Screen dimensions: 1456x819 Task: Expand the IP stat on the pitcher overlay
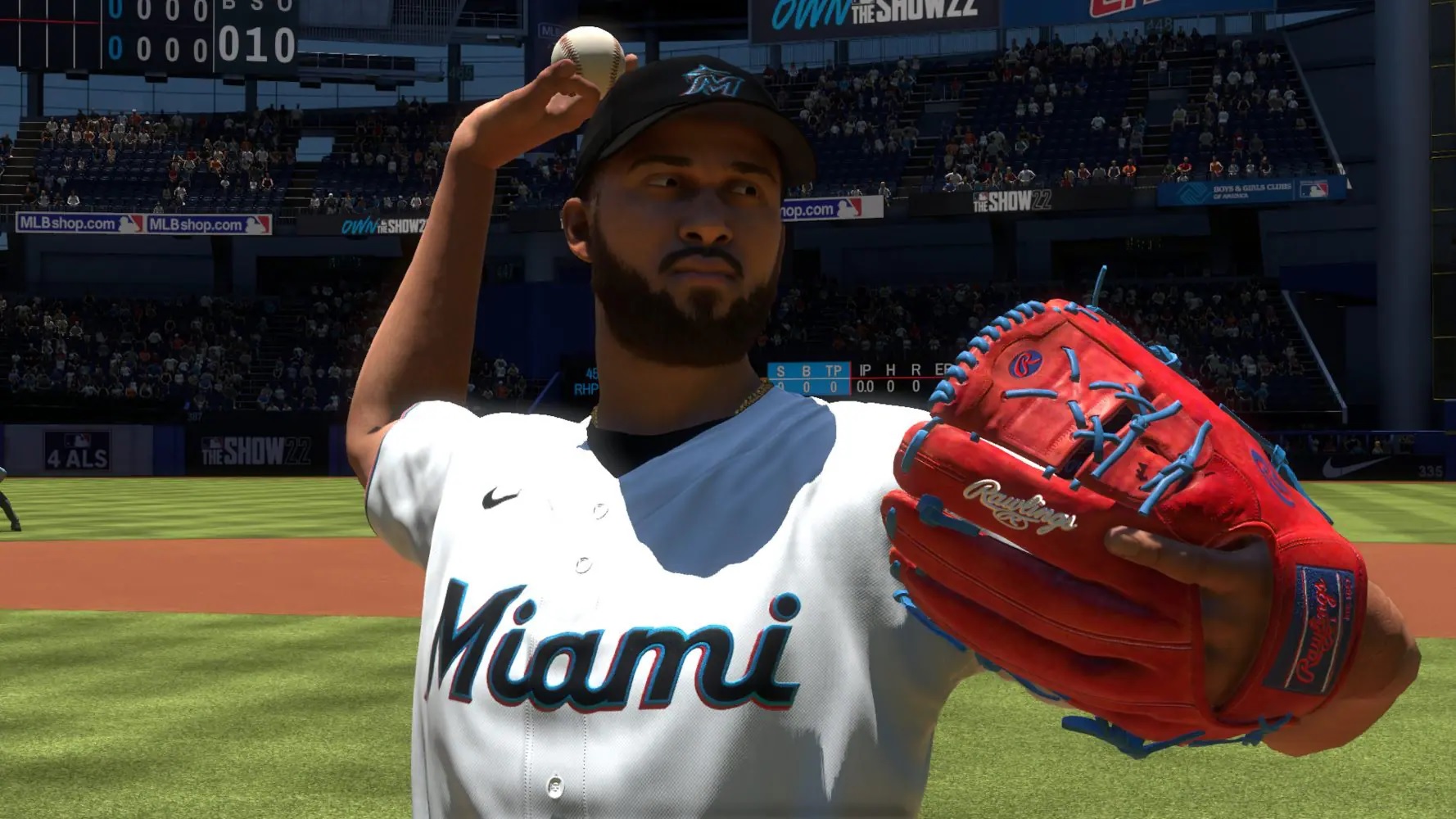coord(866,369)
